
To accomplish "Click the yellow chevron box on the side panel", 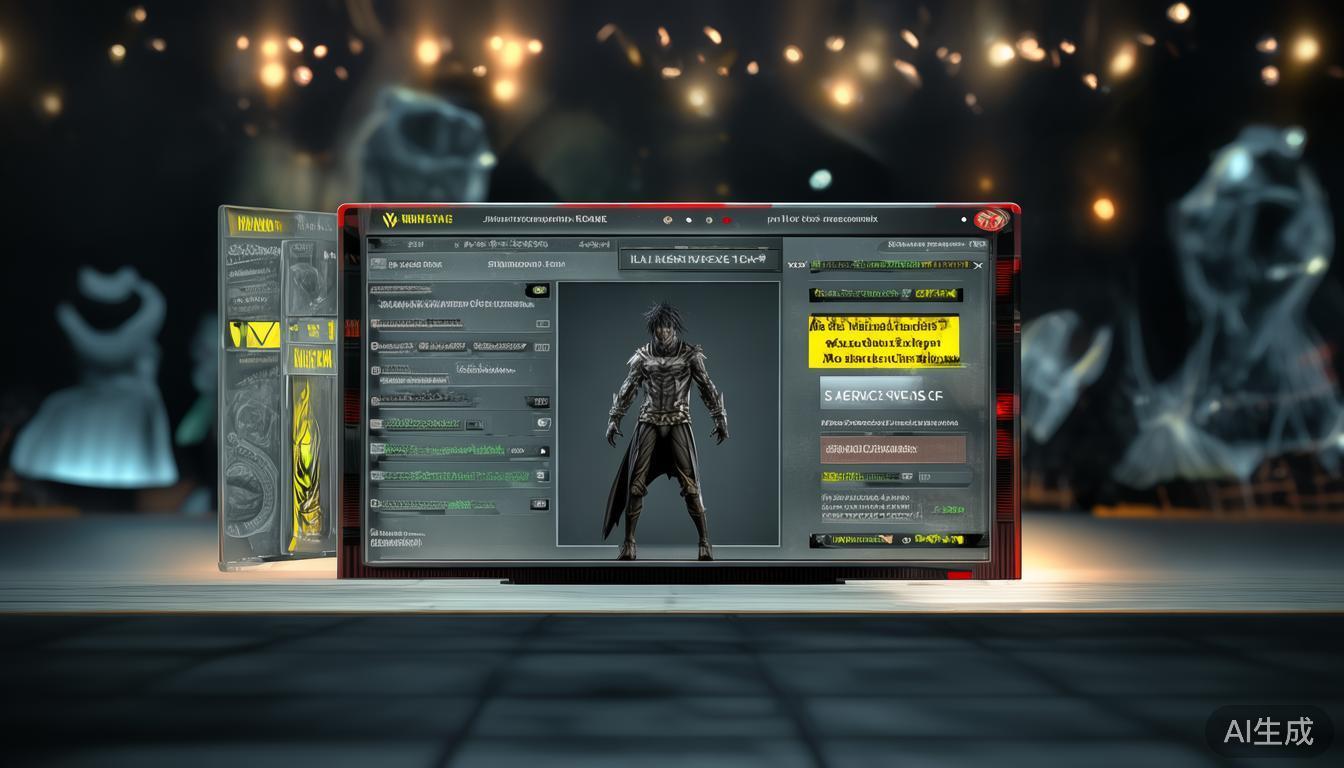I will coord(254,334).
